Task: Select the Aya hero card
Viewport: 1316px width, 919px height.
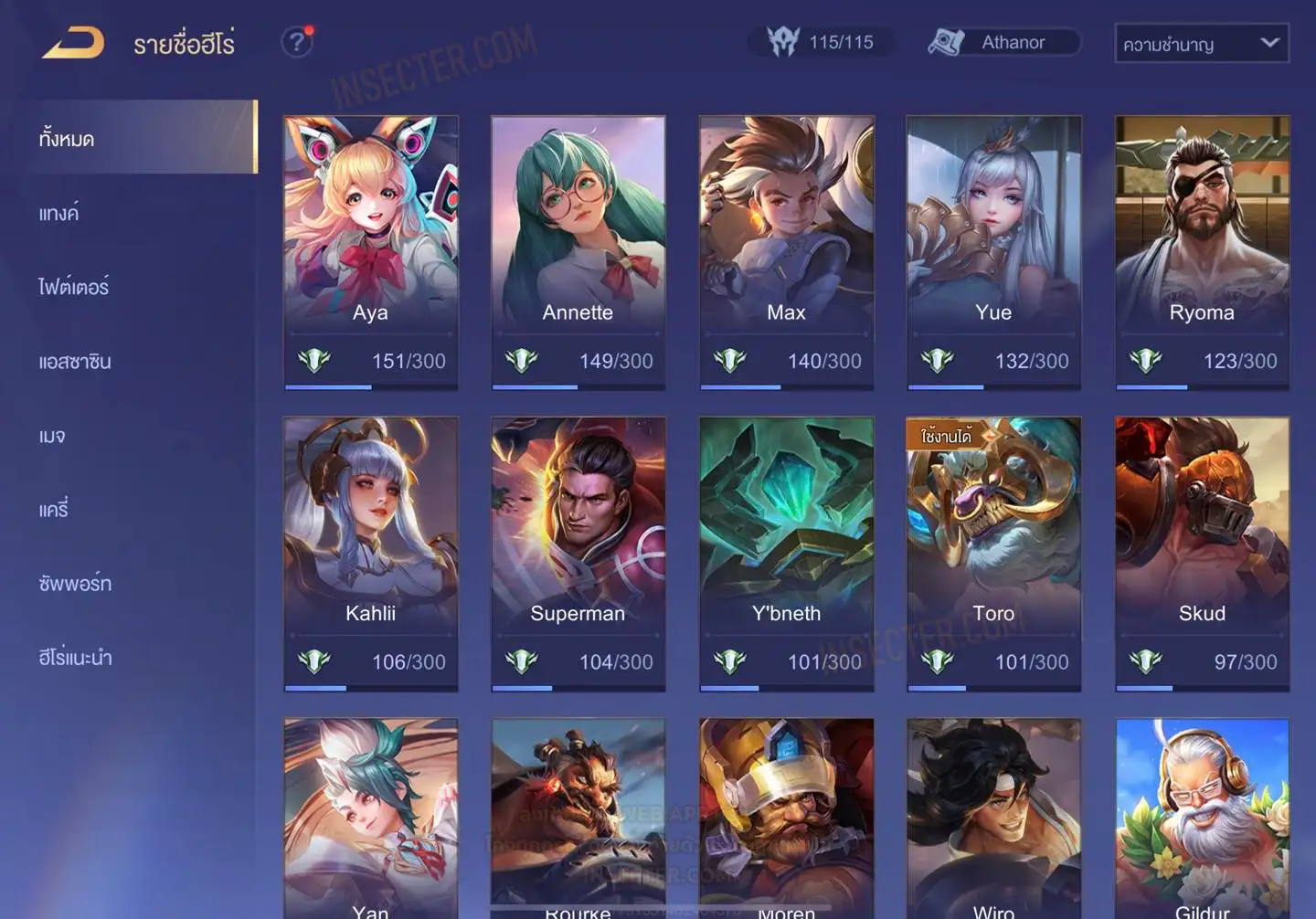Action: click(370, 251)
